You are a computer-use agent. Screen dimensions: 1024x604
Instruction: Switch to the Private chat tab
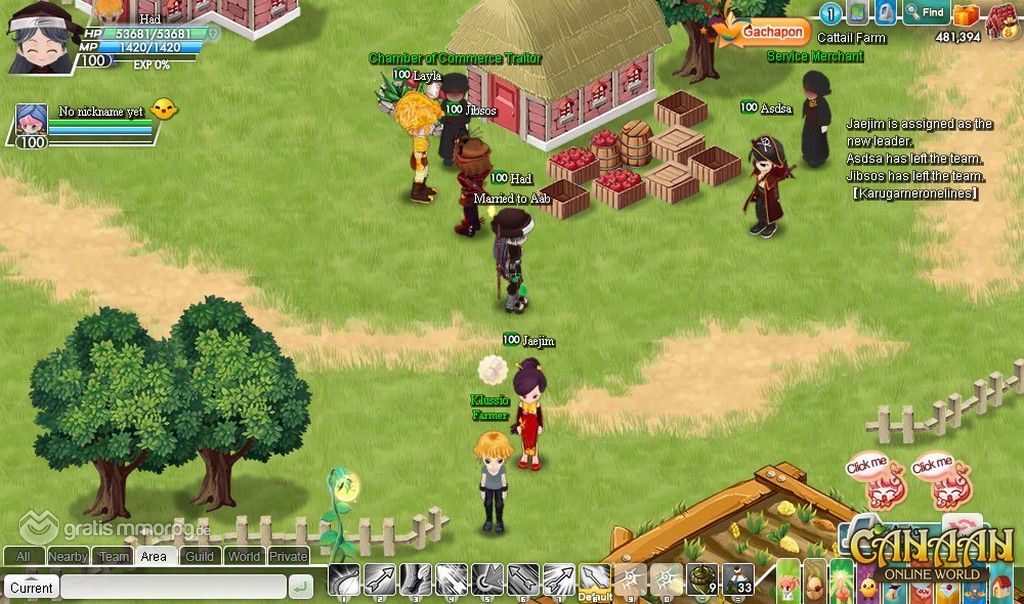[289, 557]
